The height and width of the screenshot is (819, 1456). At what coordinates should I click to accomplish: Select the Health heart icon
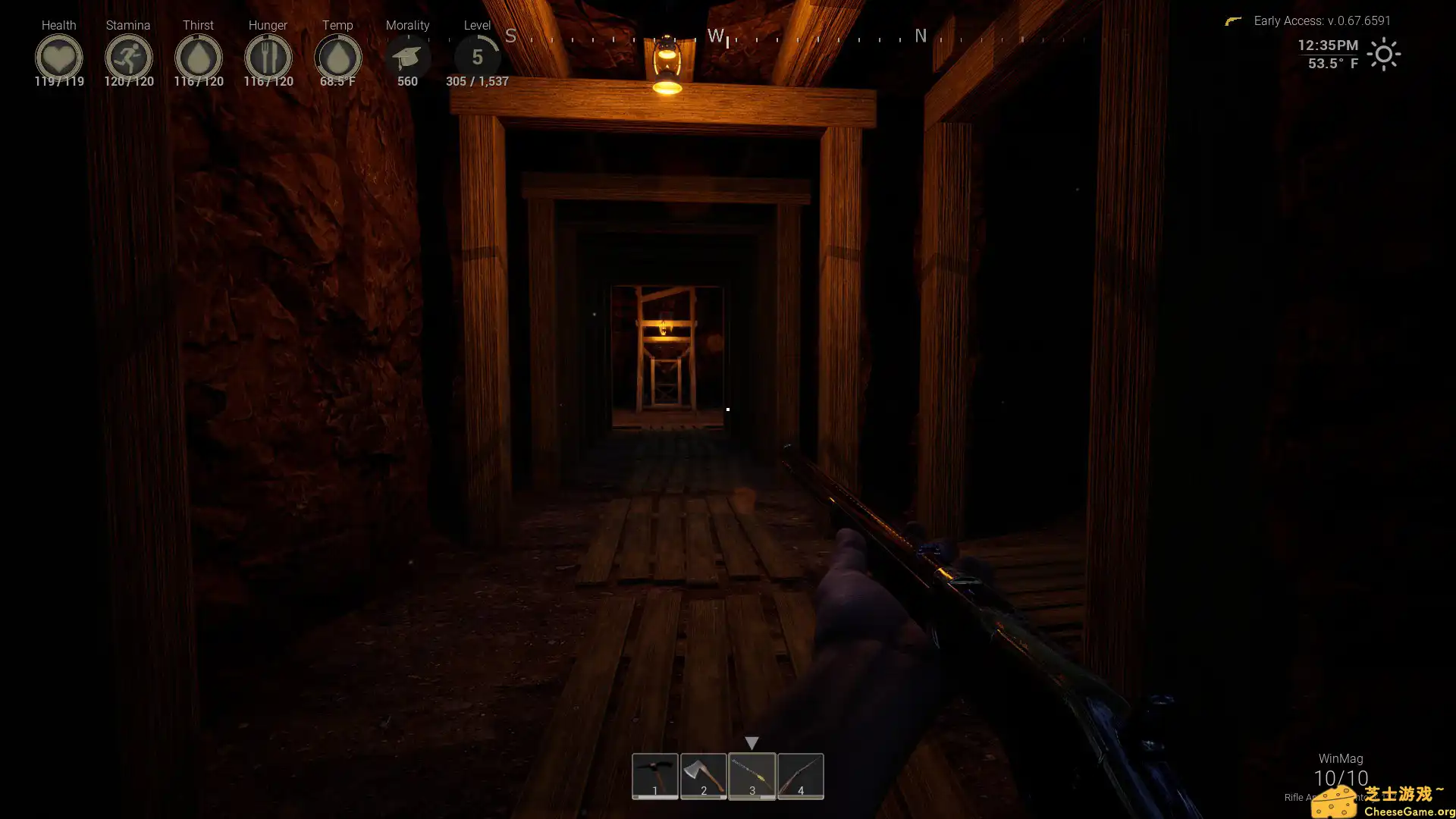pyautogui.click(x=59, y=56)
